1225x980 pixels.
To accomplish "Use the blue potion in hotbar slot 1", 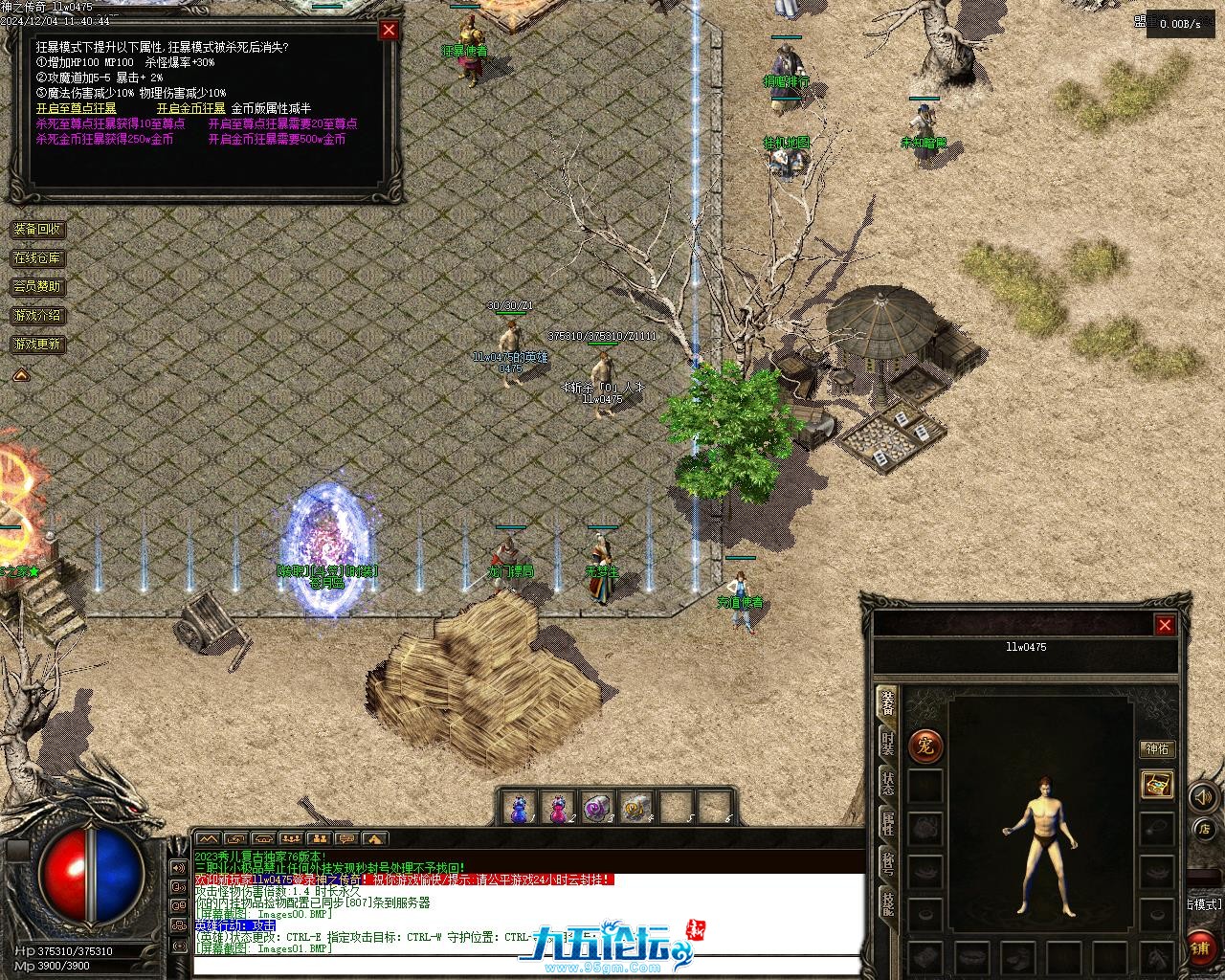I will 520,809.
